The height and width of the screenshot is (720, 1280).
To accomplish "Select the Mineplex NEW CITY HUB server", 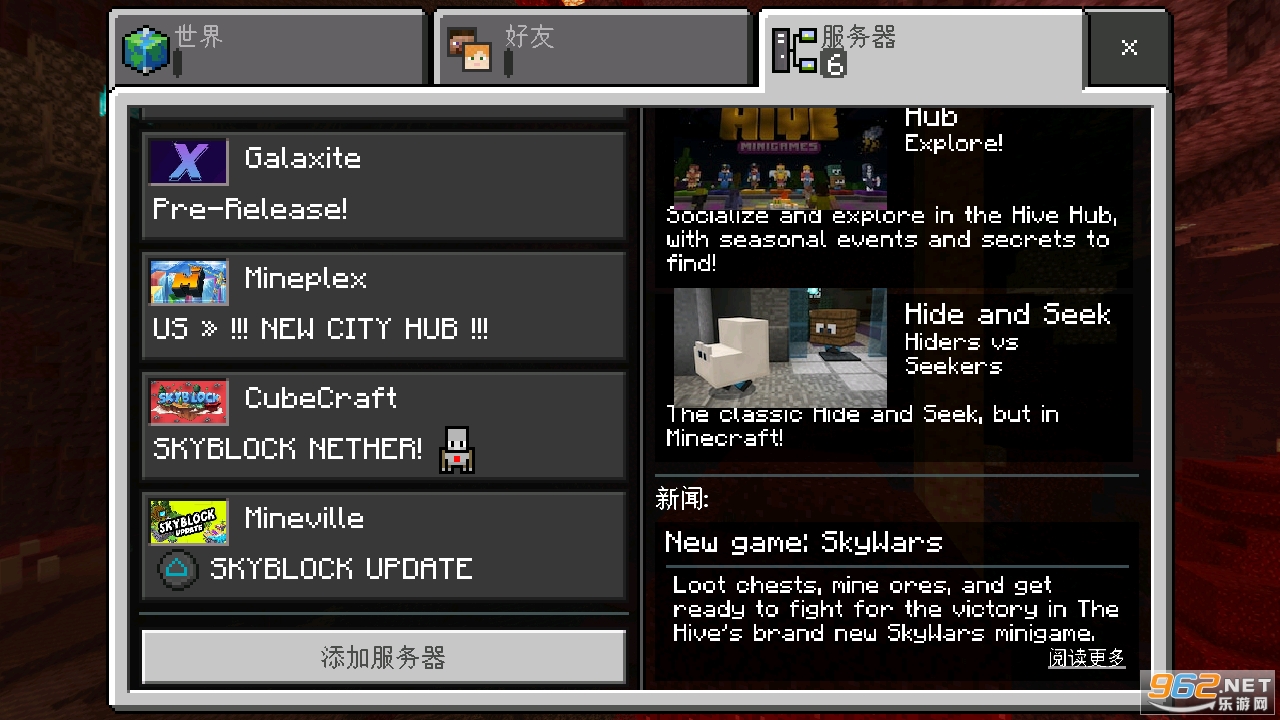I will [x=383, y=305].
